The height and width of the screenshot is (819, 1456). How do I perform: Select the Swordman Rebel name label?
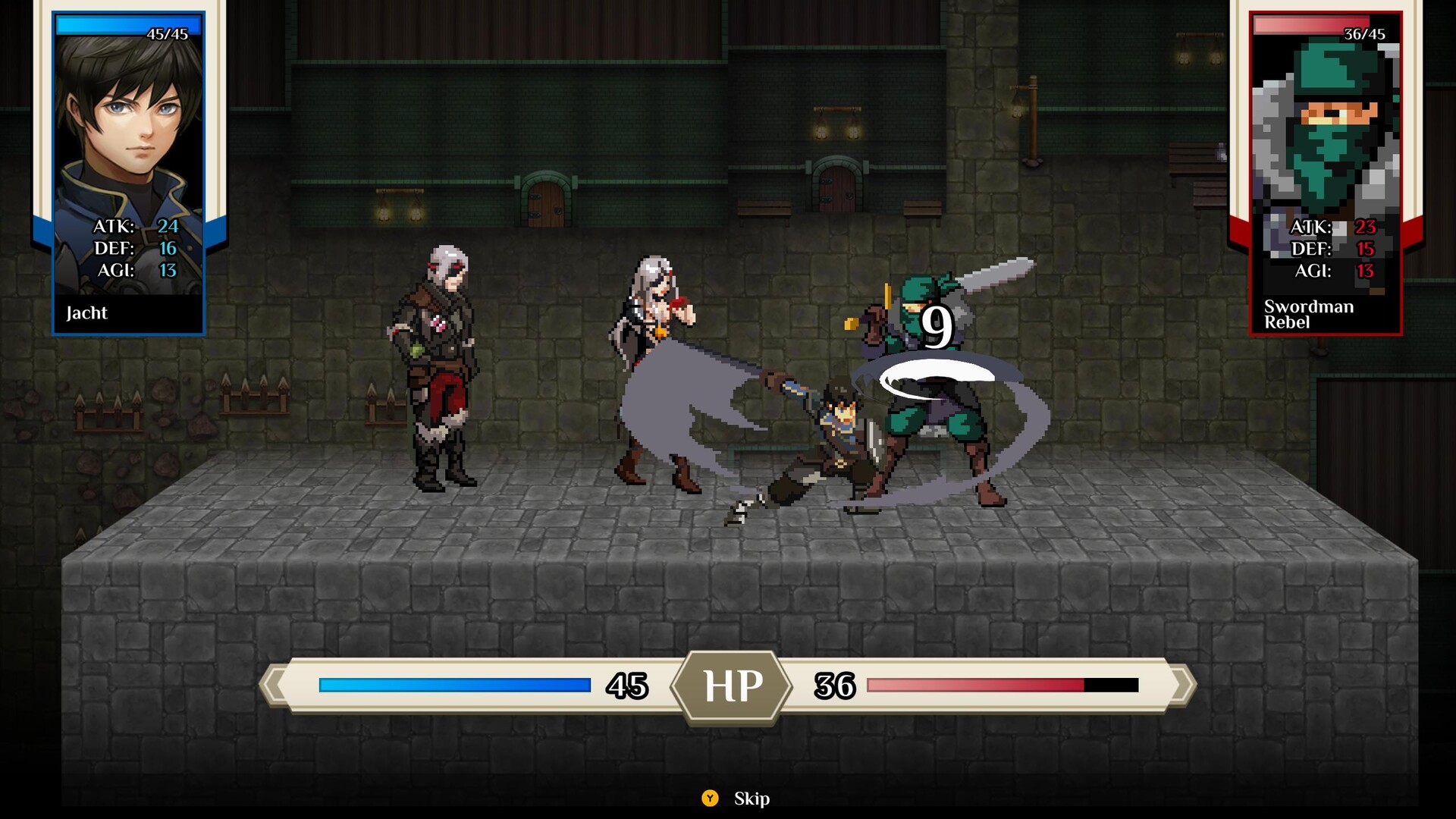coord(1307,313)
